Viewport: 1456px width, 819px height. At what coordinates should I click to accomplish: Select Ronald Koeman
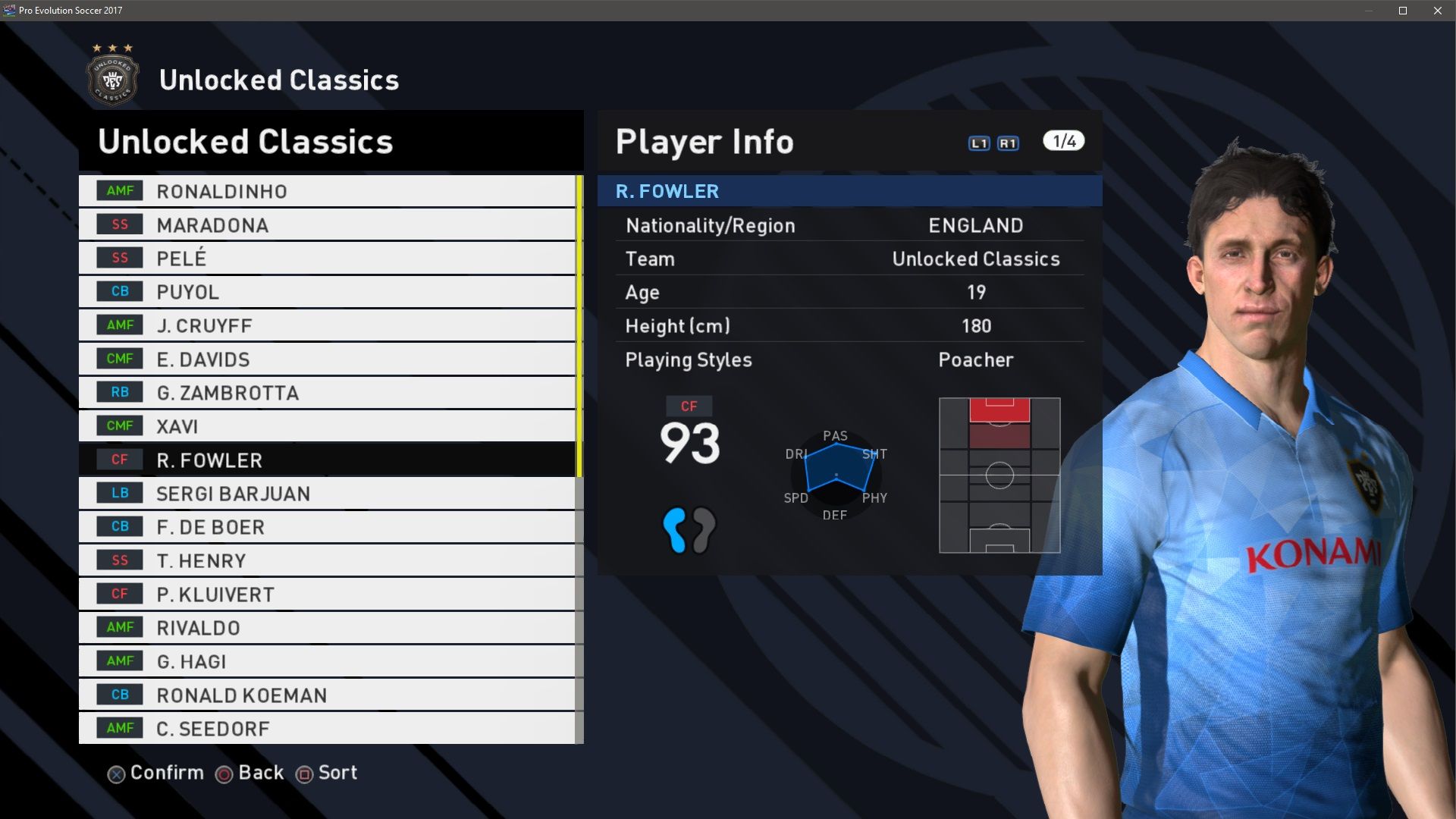pyautogui.click(x=326, y=695)
